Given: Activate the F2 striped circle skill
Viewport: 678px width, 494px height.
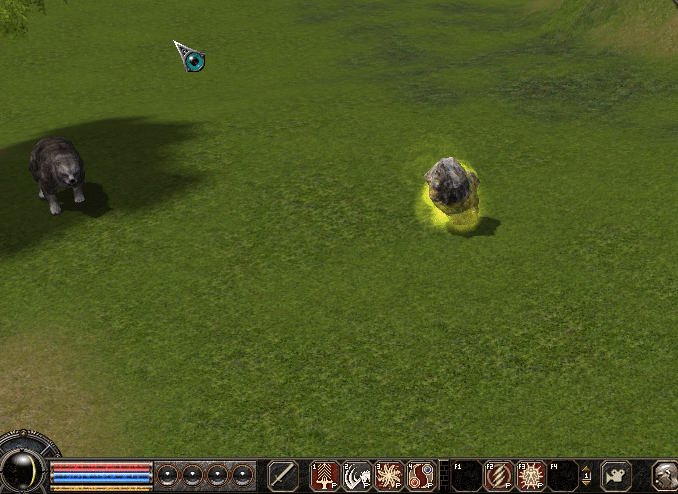Looking at the screenshot, I should click(x=498, y=476).
